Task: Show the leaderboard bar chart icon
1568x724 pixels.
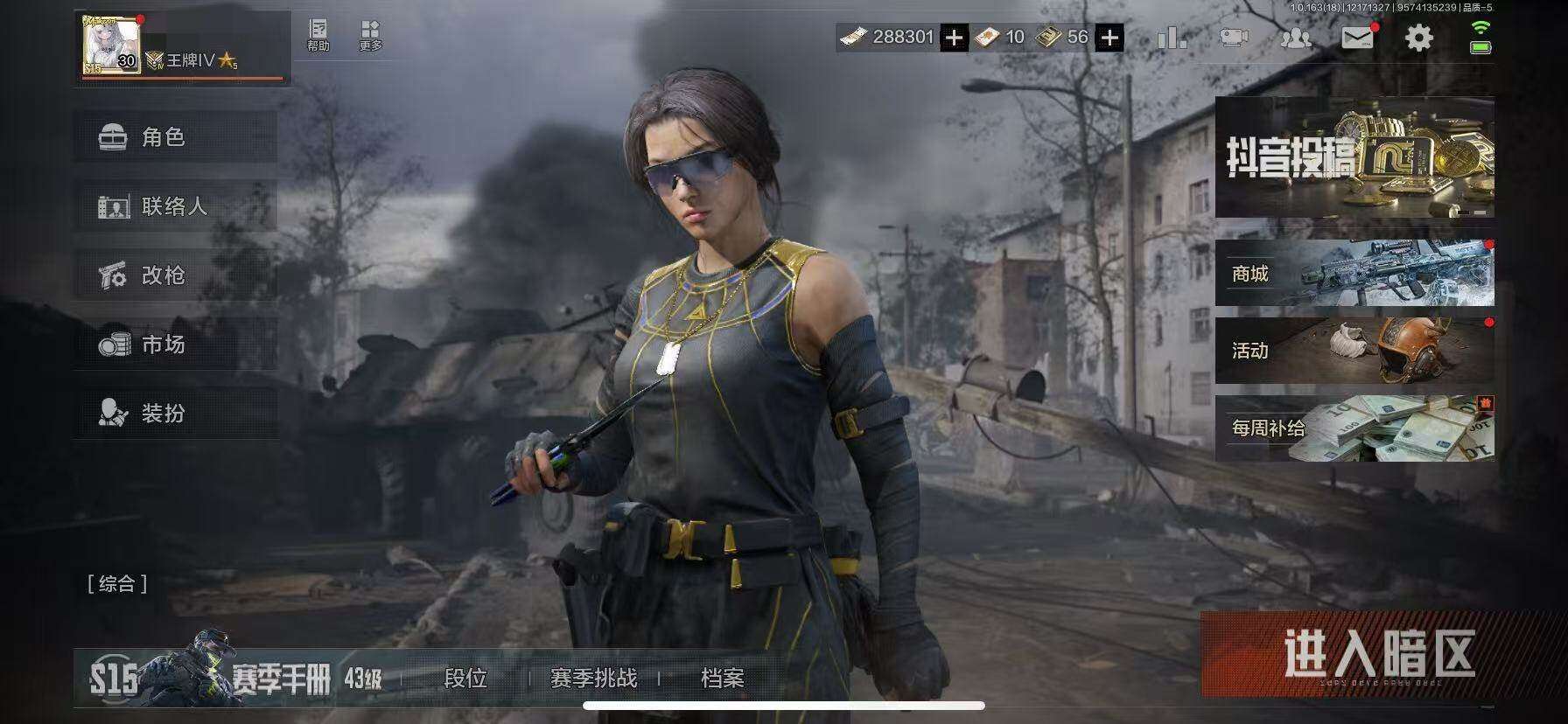Action: 1172,38
